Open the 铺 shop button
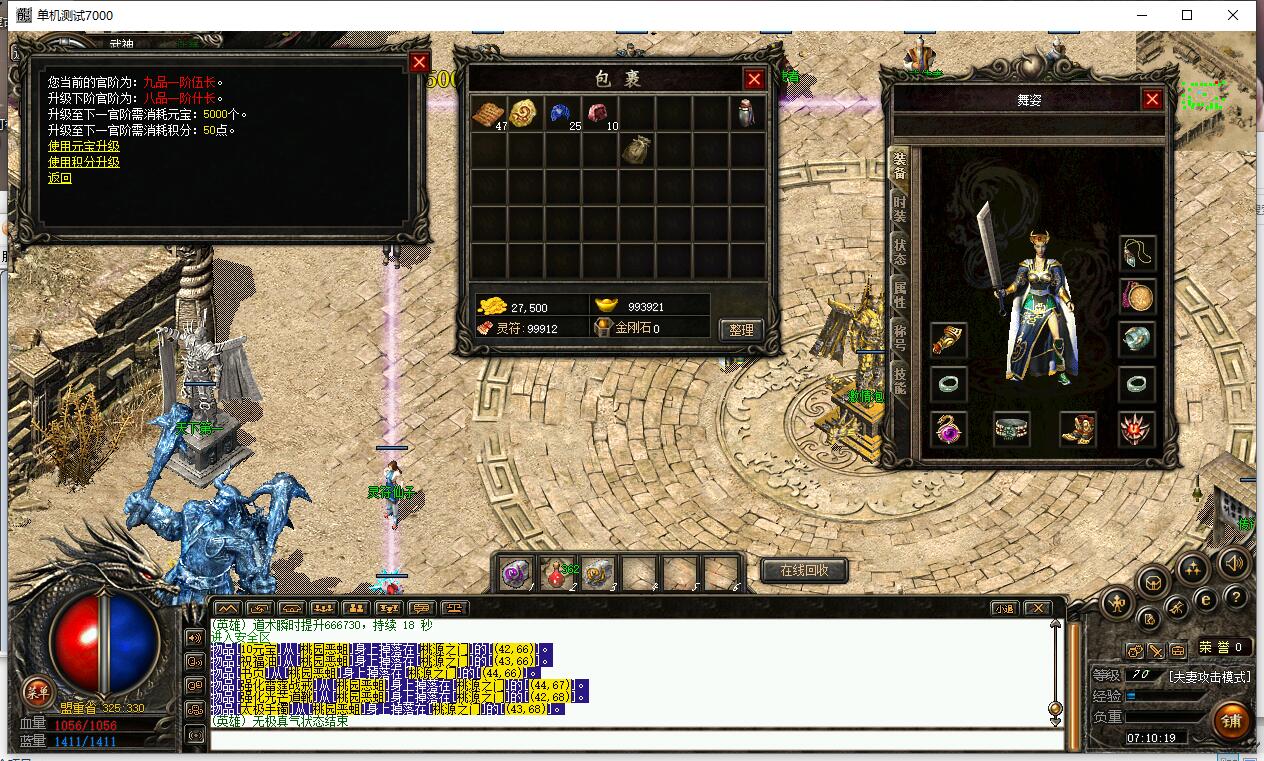The width and height of the screenshot is (1264, 761). 1230,720
